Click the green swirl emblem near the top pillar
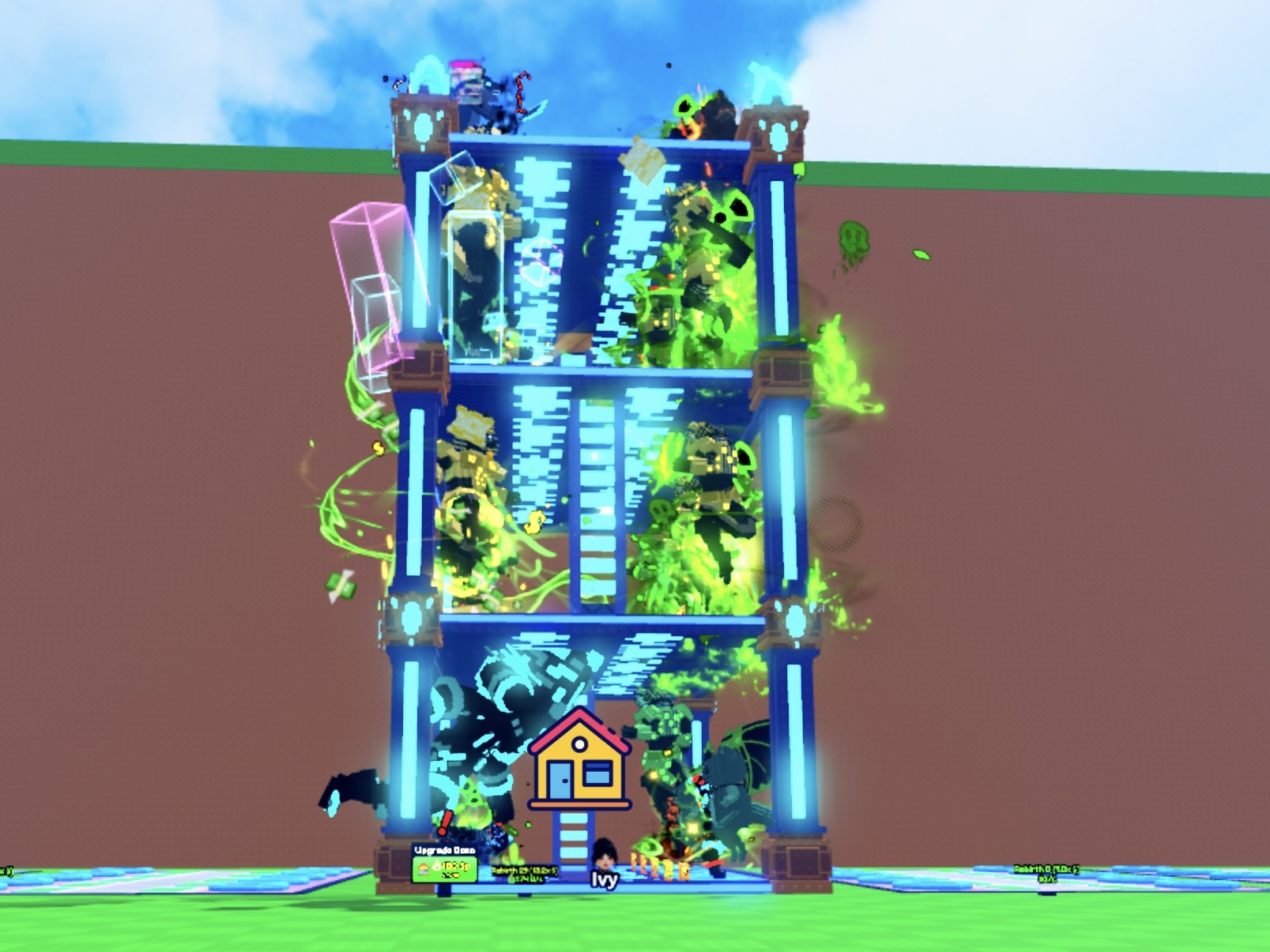This screenshot has width=1270, height=952. (684, 107)
